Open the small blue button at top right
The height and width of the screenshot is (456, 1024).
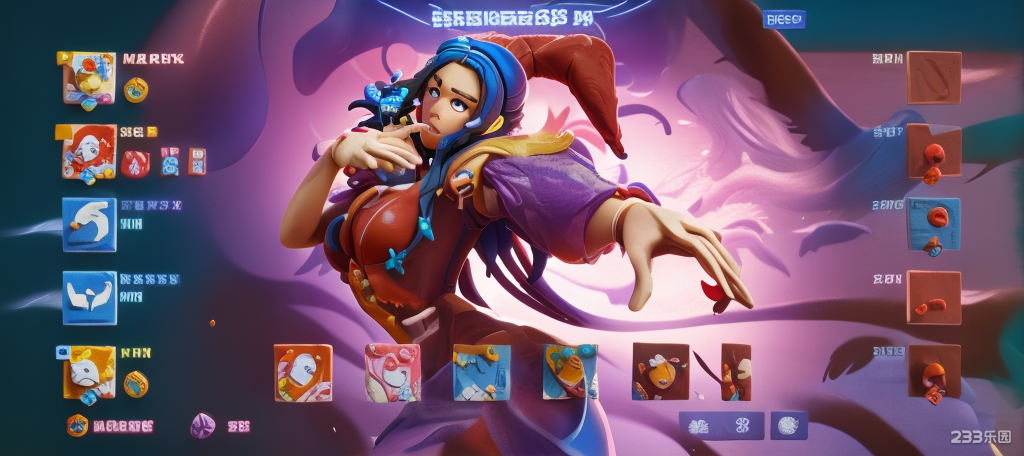(x=784, y=19)
